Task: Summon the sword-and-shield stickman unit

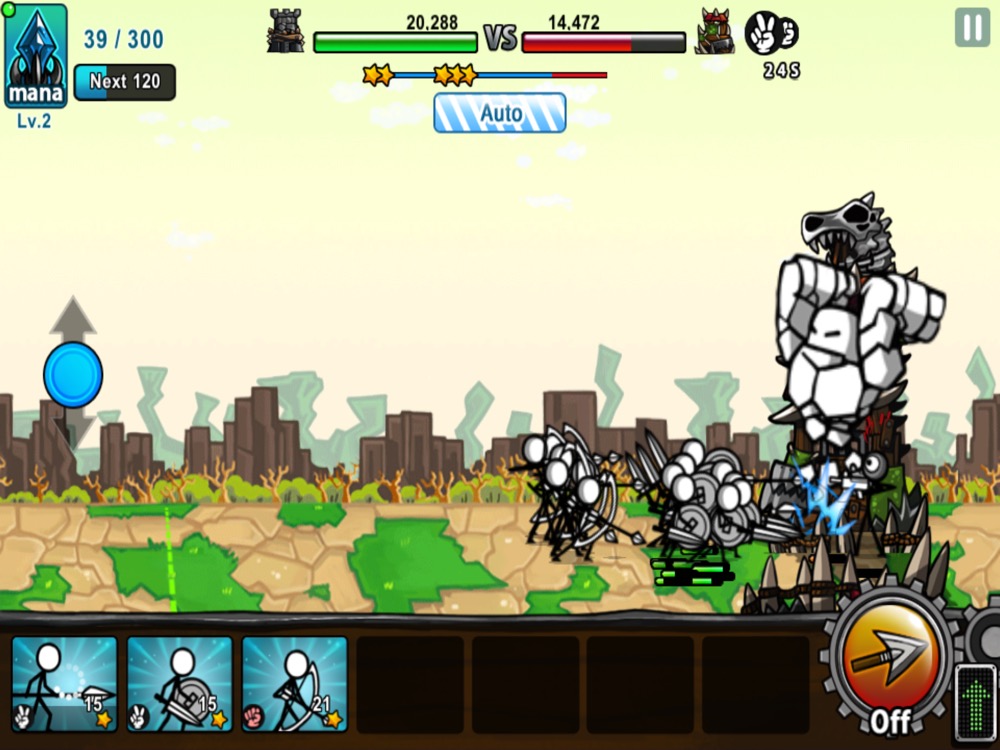Action: [180, 685]
